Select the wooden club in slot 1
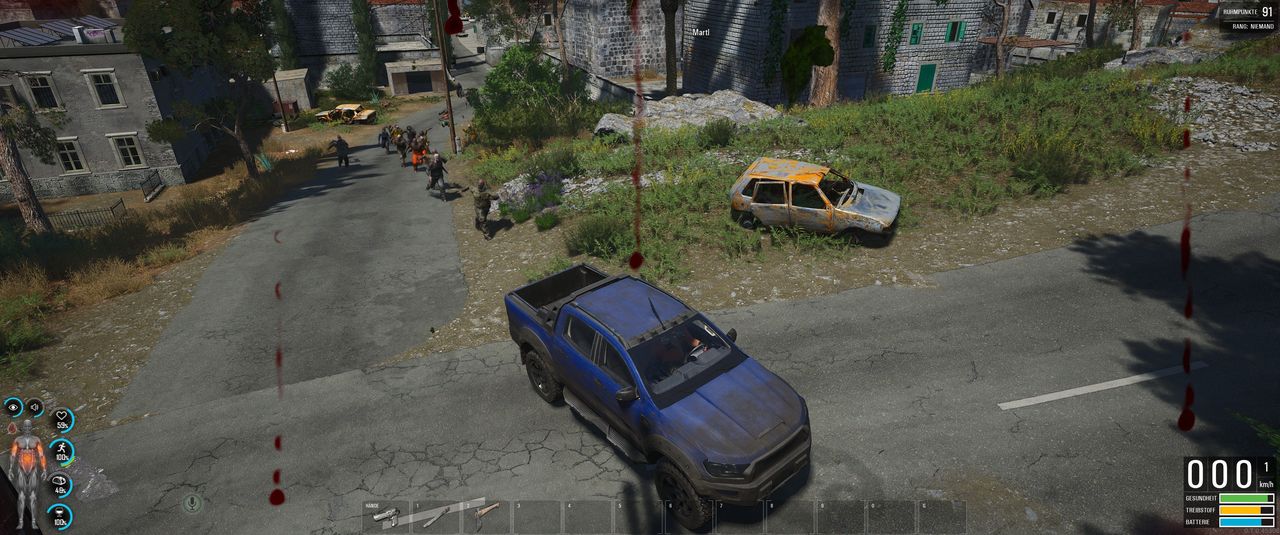Viewport: 1280px width, 535px height. point(437,516)
